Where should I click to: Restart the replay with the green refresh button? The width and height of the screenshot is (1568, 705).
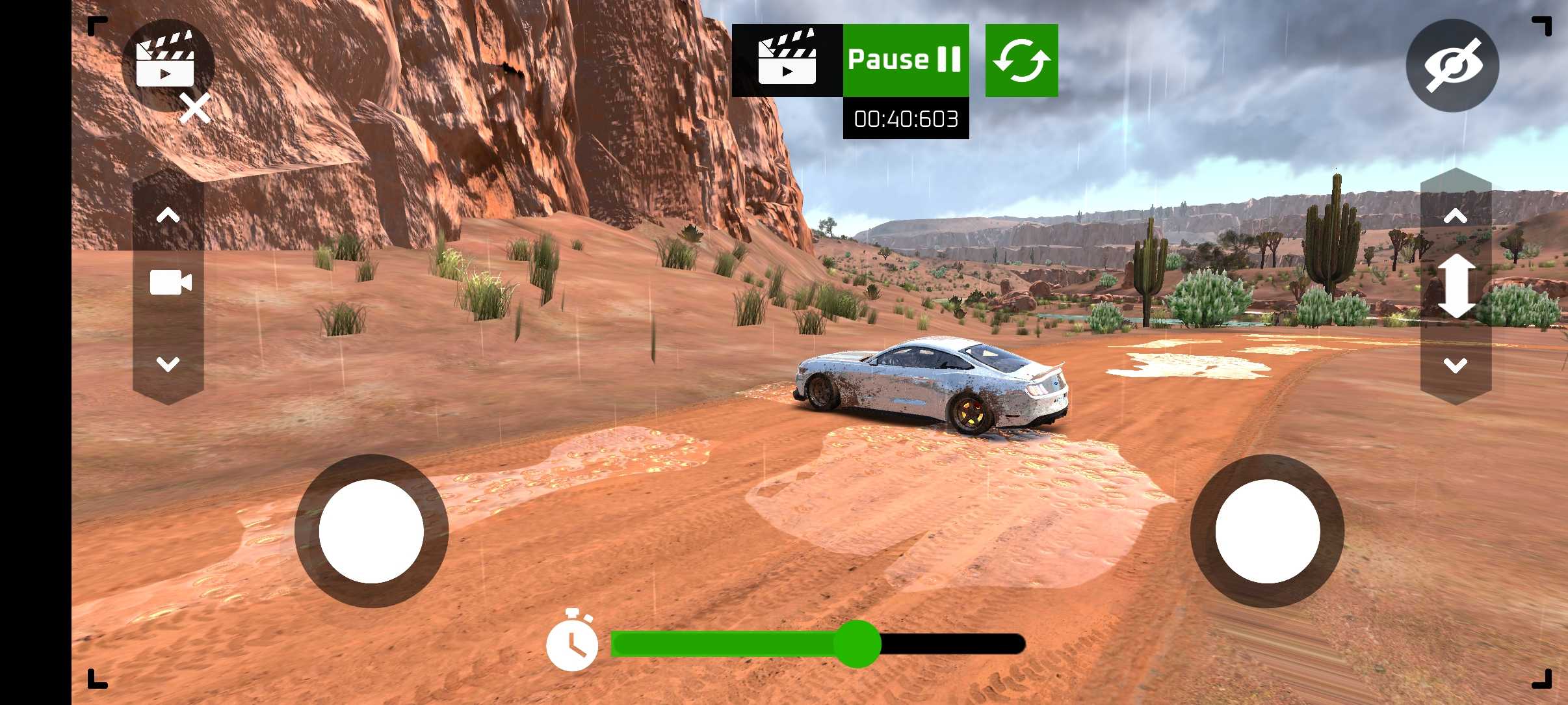[x=1021, y=60]
